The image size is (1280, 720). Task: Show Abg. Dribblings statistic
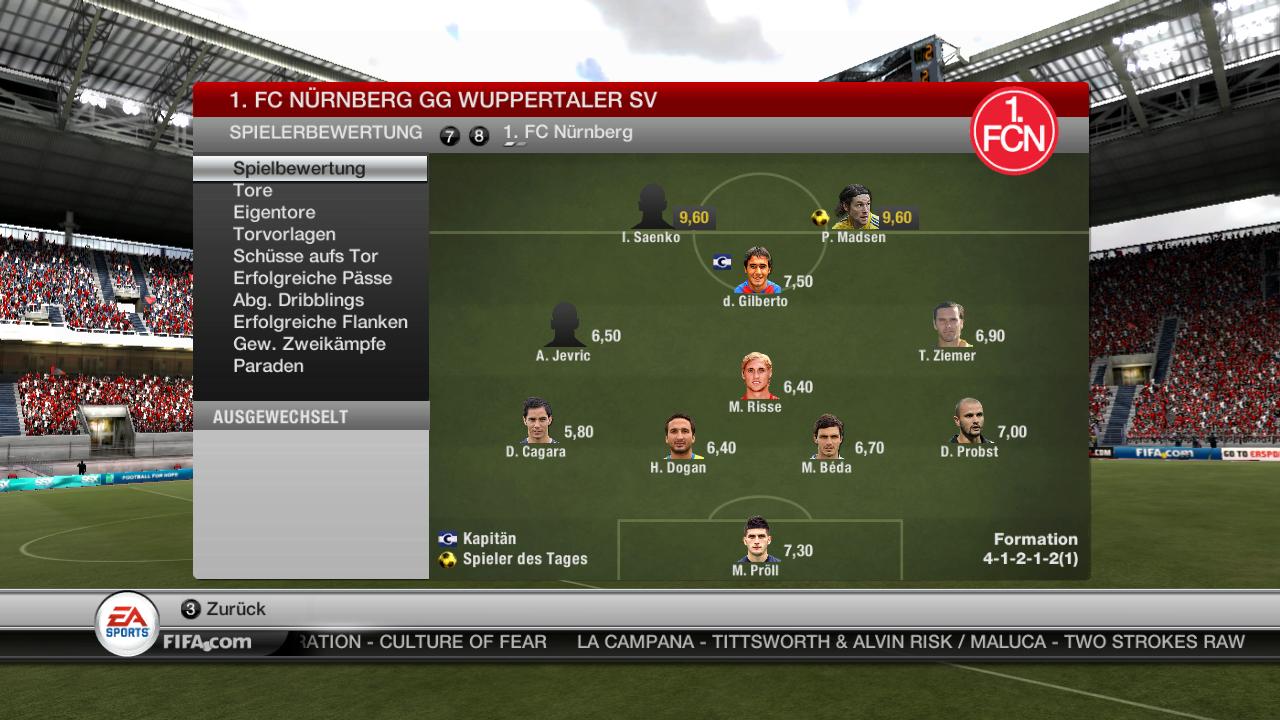298,300
